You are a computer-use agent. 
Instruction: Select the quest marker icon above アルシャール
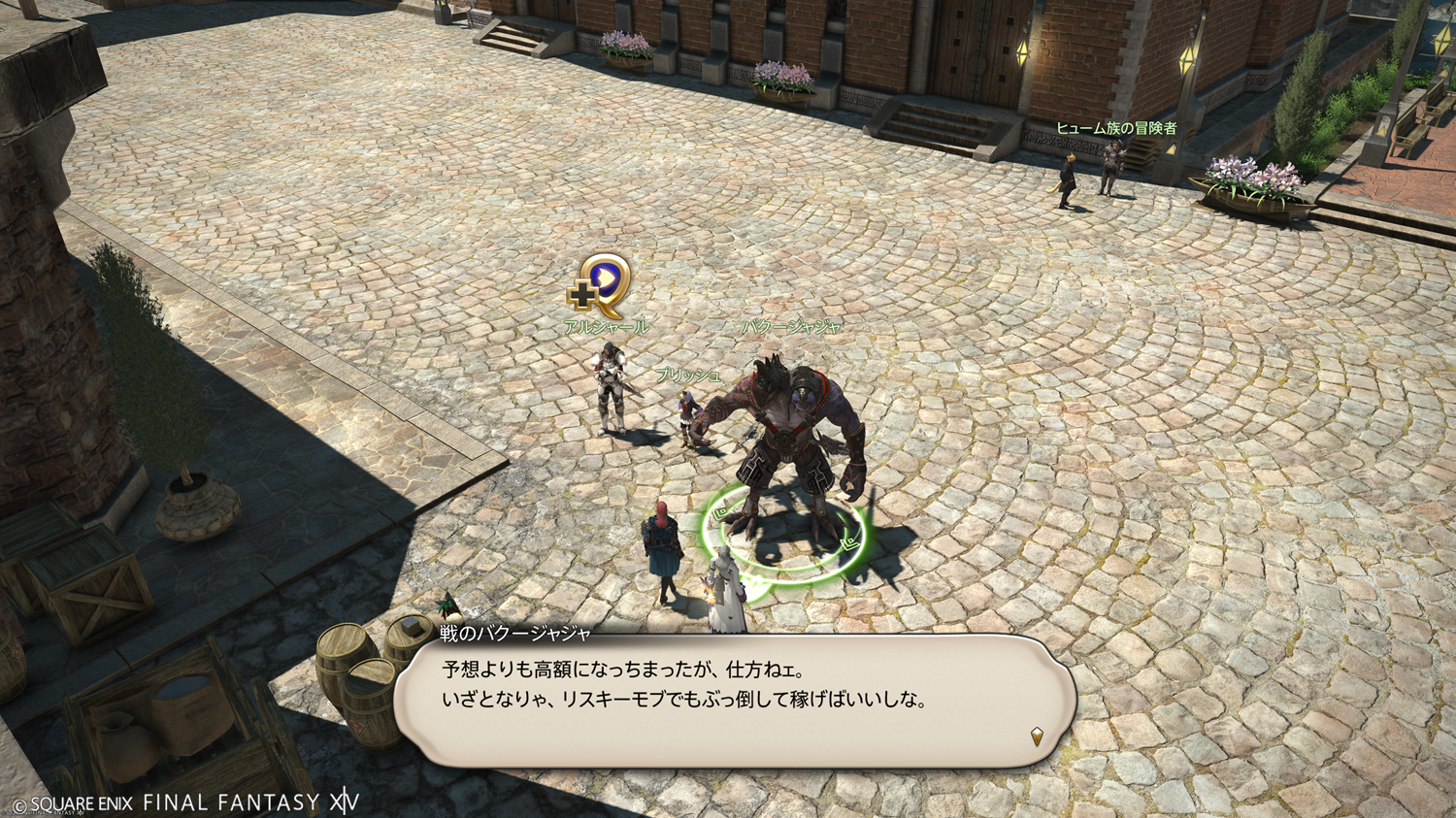point(602,286)
